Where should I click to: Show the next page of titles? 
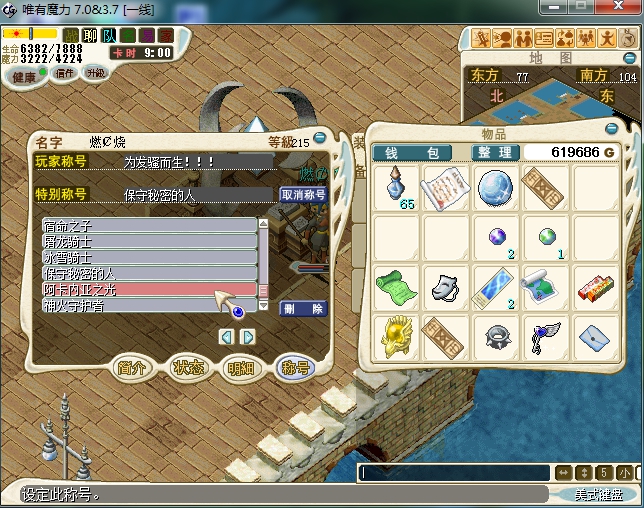(249, 336)
